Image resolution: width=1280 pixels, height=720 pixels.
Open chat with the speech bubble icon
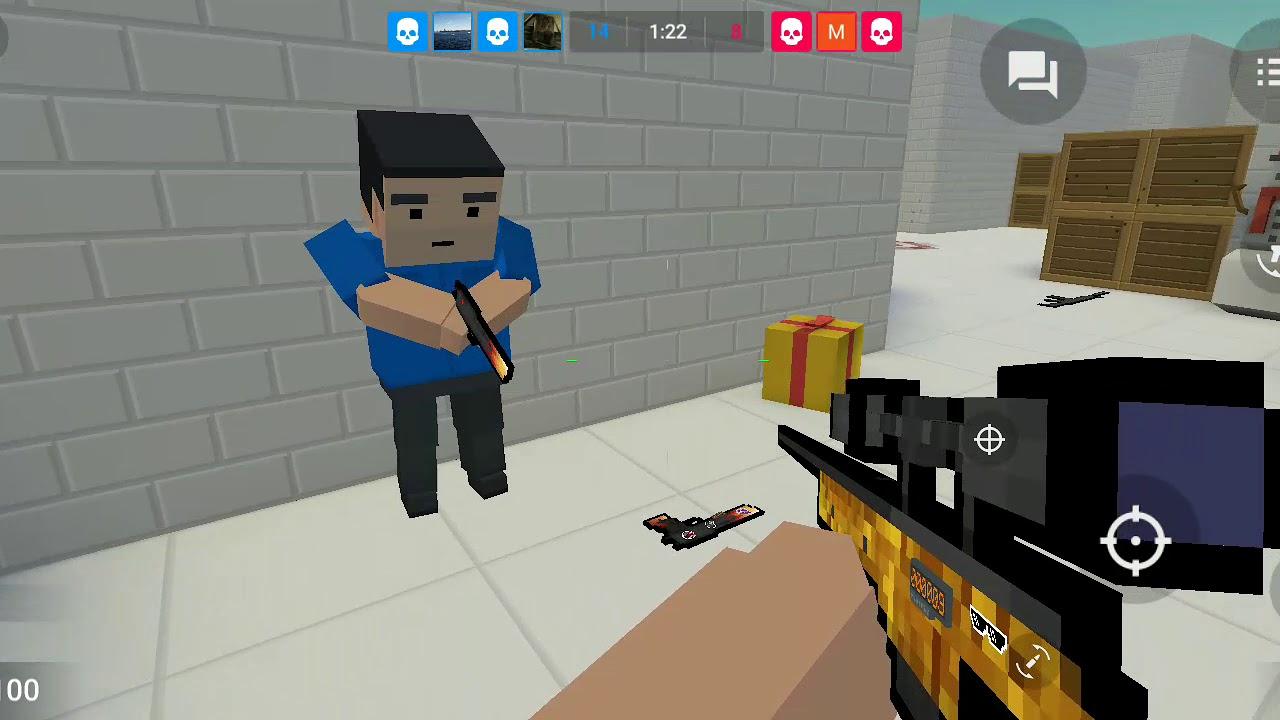[x=1035, y=71]
